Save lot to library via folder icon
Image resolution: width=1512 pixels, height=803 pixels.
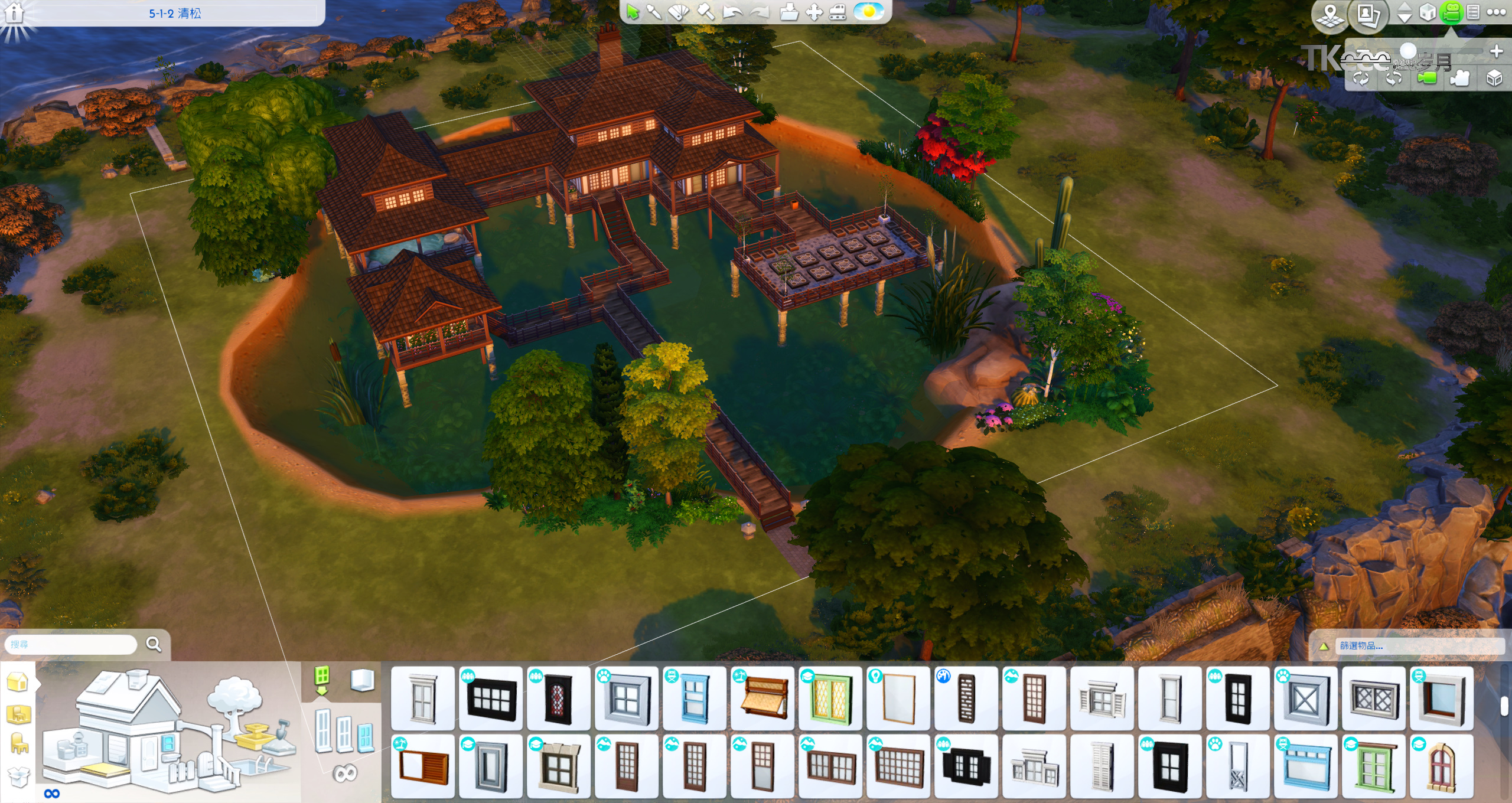788,12
